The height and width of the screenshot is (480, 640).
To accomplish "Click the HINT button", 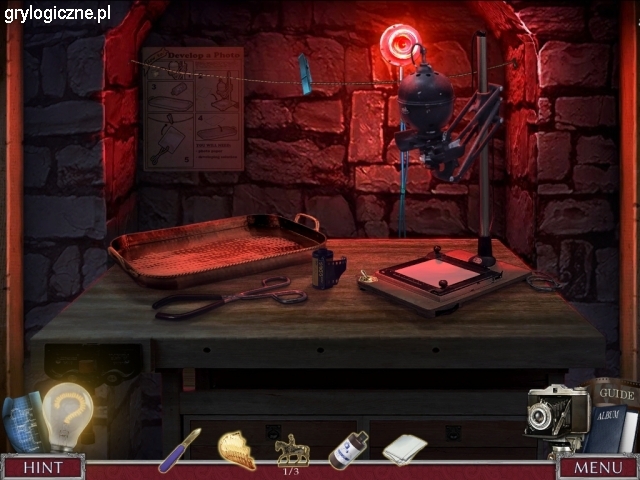I will tap(42, 467).
